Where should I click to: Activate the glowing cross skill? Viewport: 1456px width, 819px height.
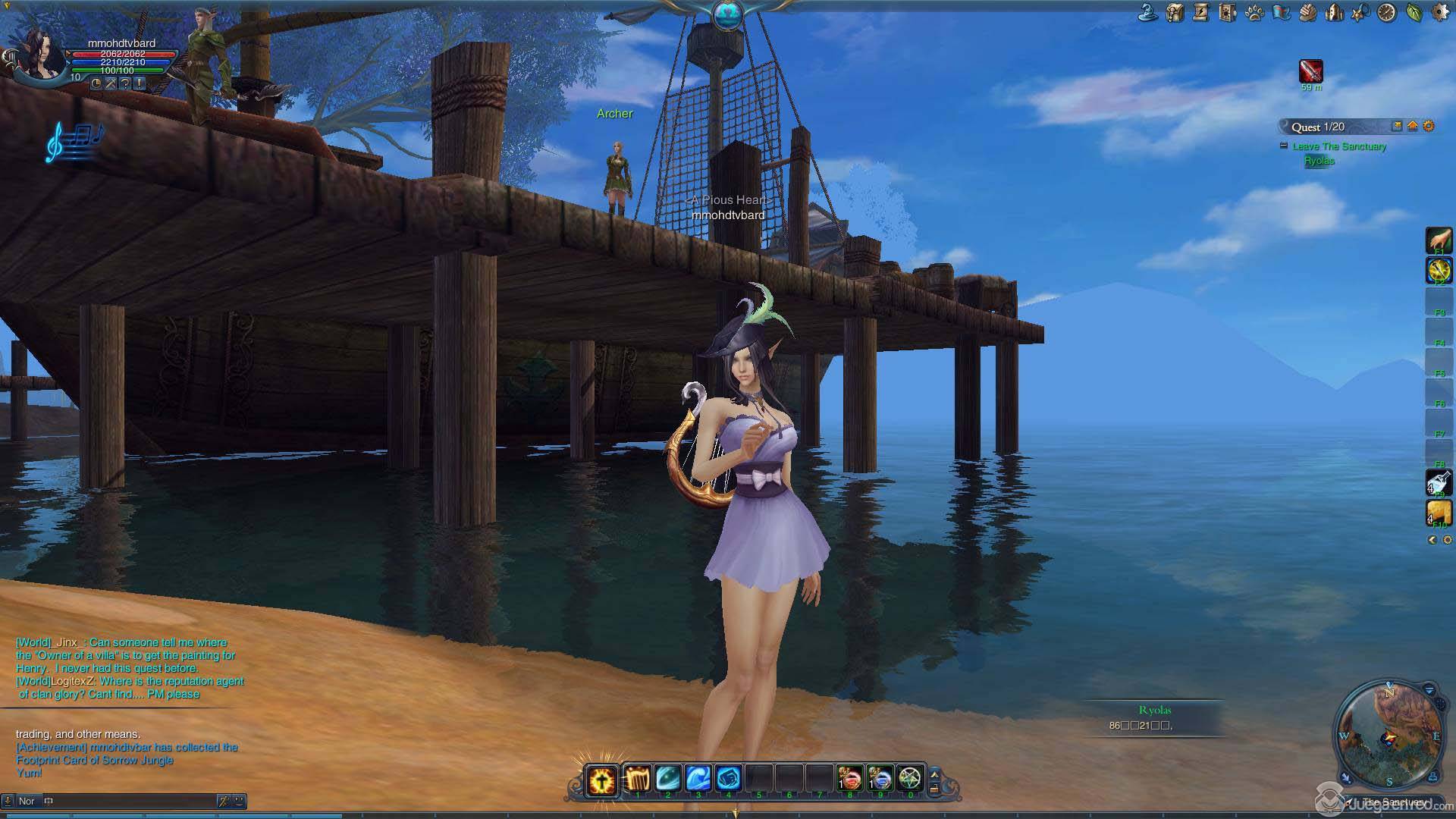tap(602, 780)
